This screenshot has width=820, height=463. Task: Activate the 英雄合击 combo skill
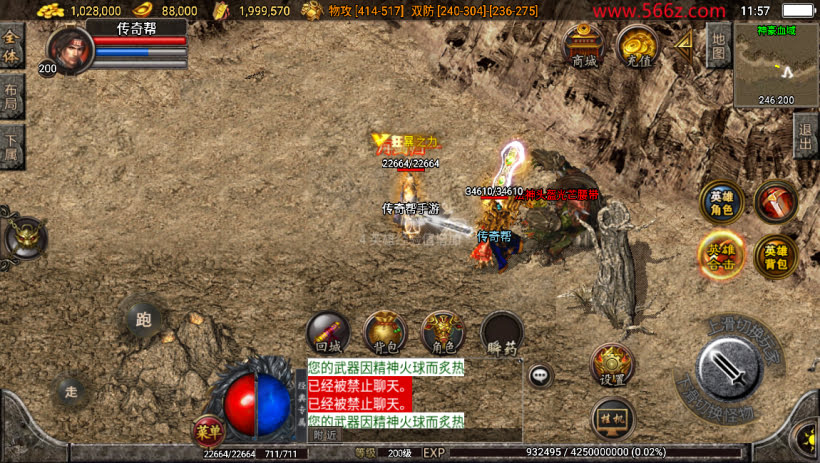click(720, 257)
